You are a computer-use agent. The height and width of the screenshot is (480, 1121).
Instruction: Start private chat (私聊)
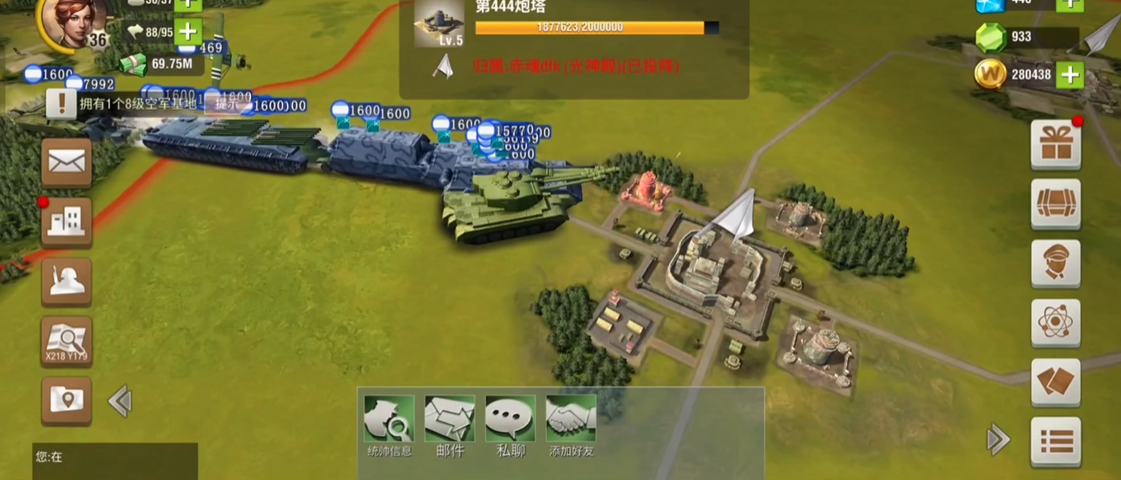(x=510, y=425)
